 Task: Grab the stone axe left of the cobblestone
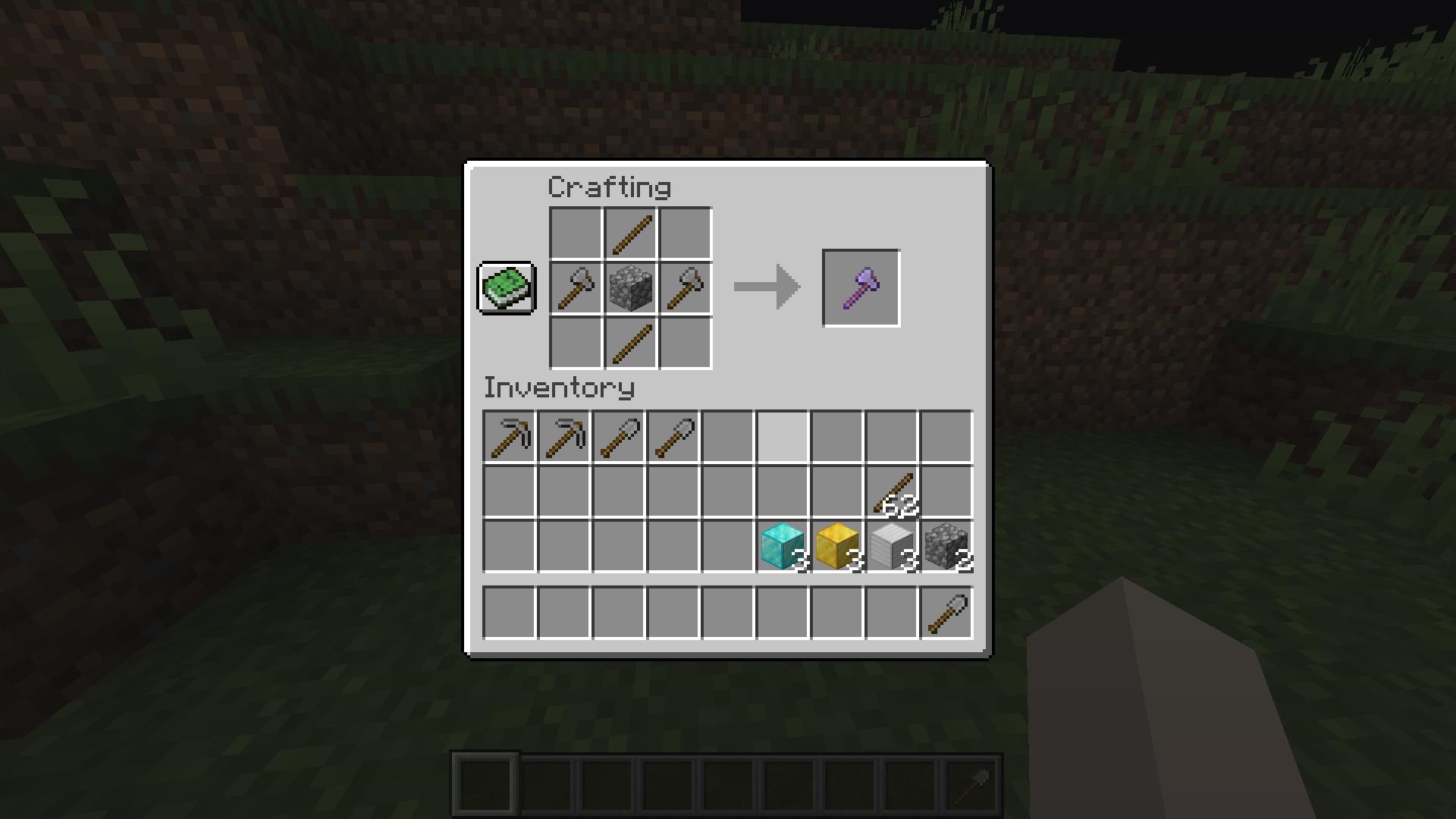[x=575, y=288]
